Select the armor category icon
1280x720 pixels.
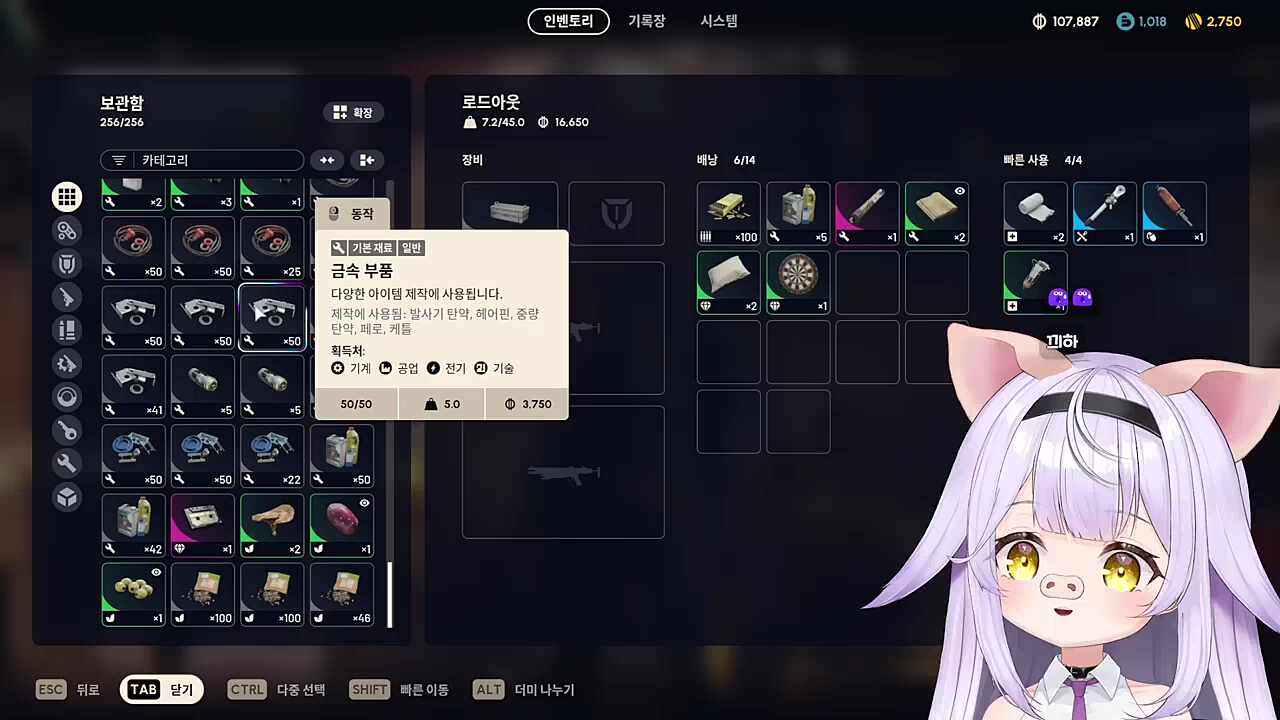[67, 263]
